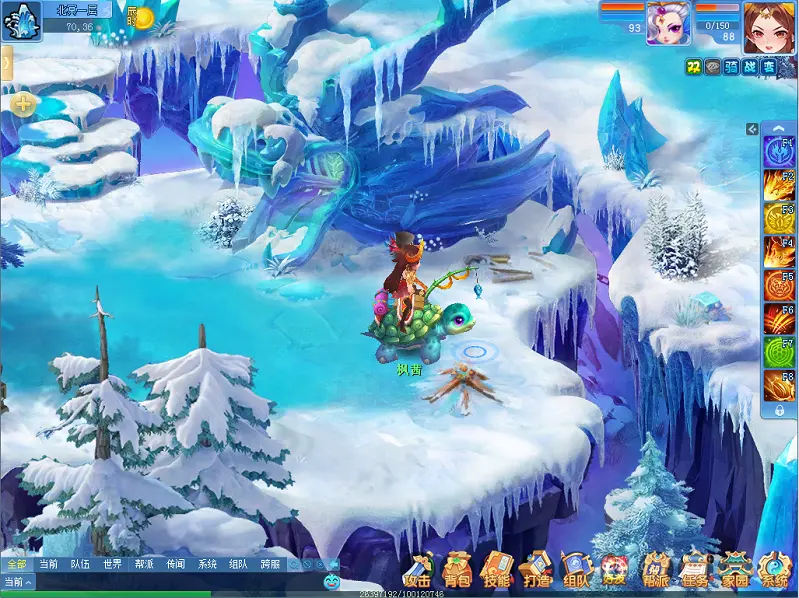Viewport: 799px width, 598px height.
Task: Open the ice-crystal map icon
Action: coord(20,20)
